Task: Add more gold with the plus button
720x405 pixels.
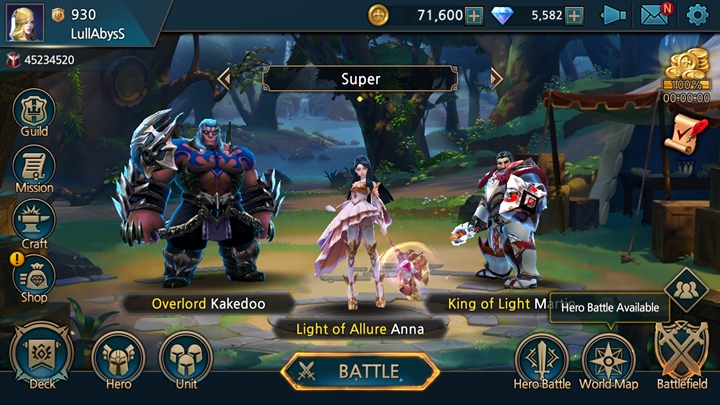Action: 474,15
